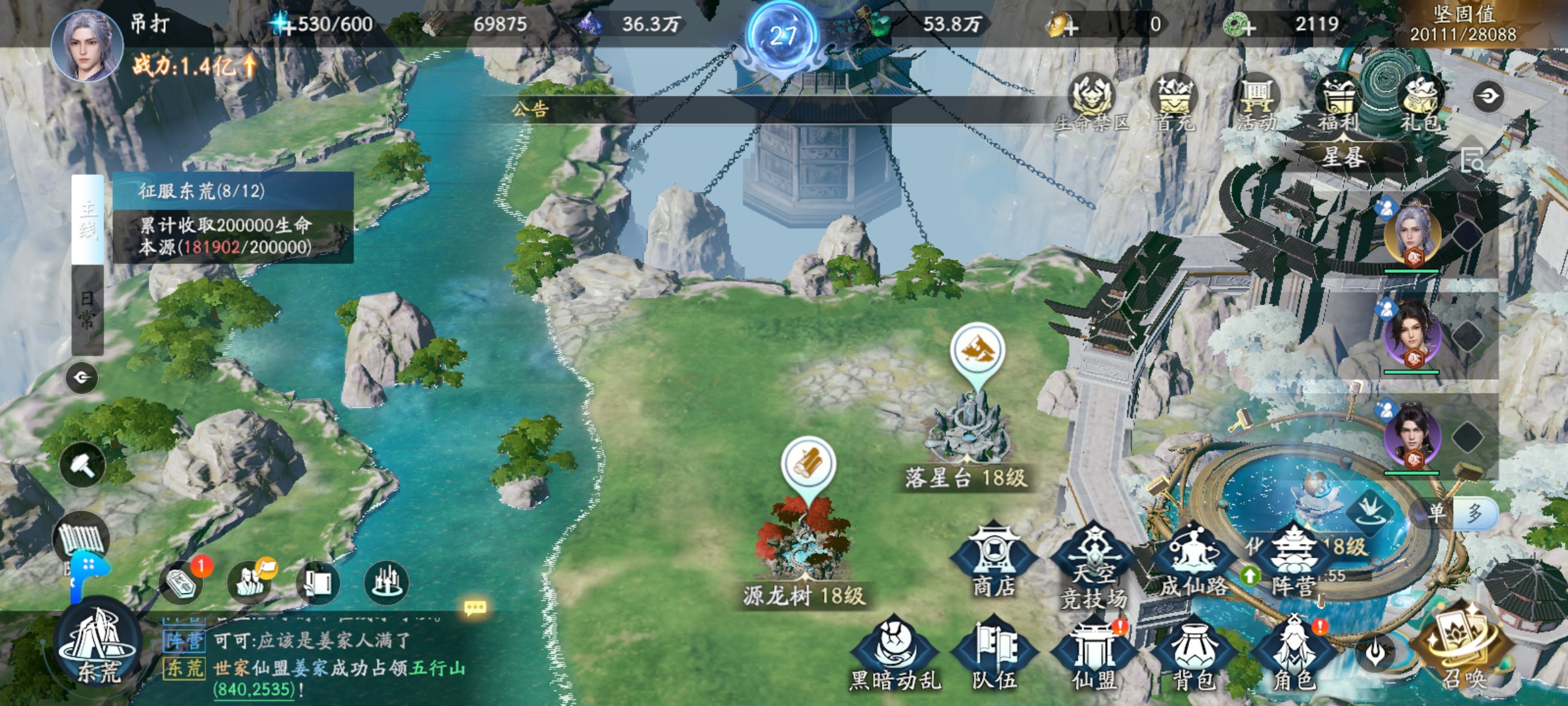Image resolution: width=1568 pixels, height=706 pixels.
Task: Open the 黑暗动乱 event
Action: [x=894, y=654]
